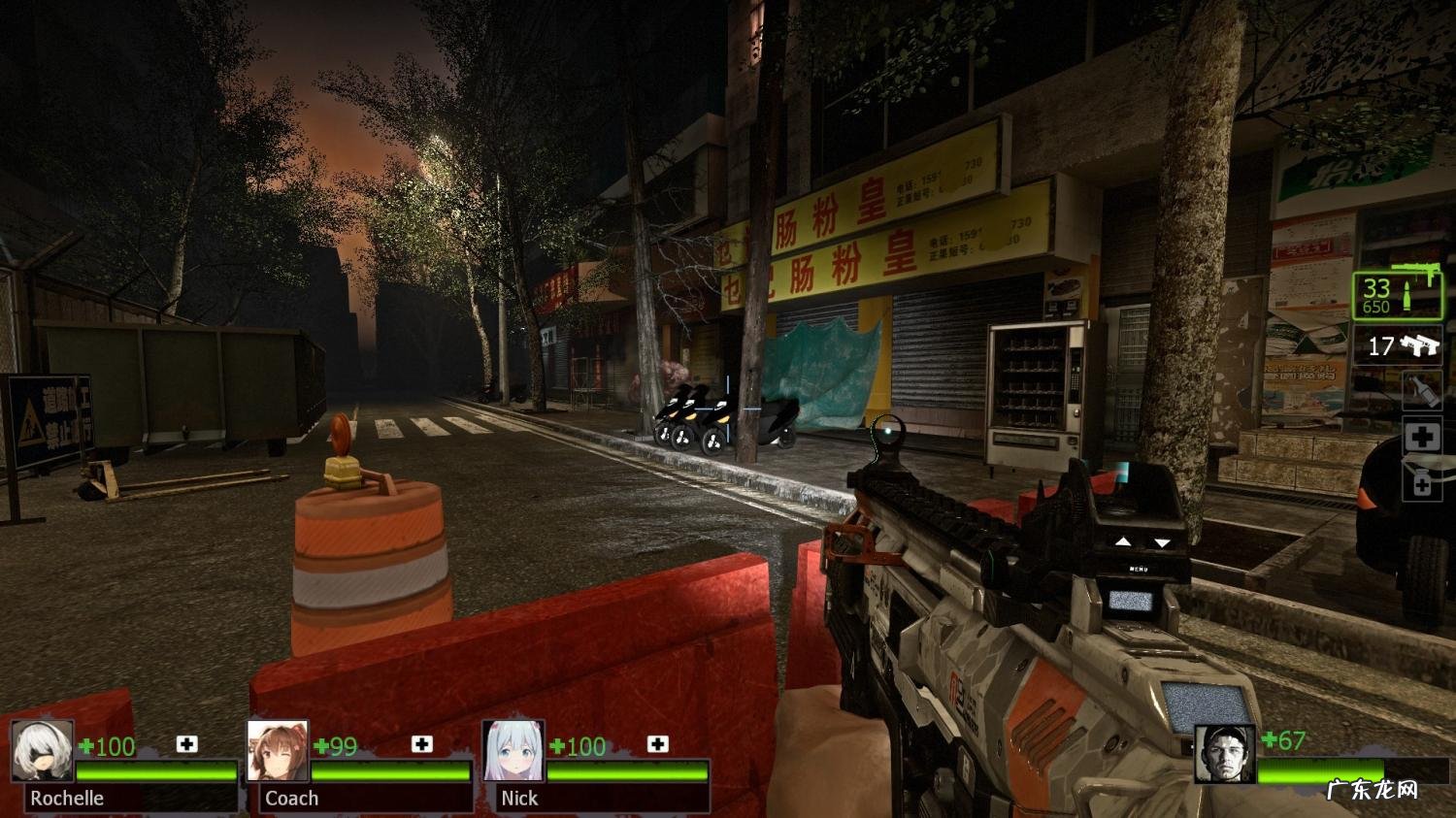Screen dimensions: 1456x818
Task: Click Rochelle's teammate portrait
Action: [x=43, y=750]
